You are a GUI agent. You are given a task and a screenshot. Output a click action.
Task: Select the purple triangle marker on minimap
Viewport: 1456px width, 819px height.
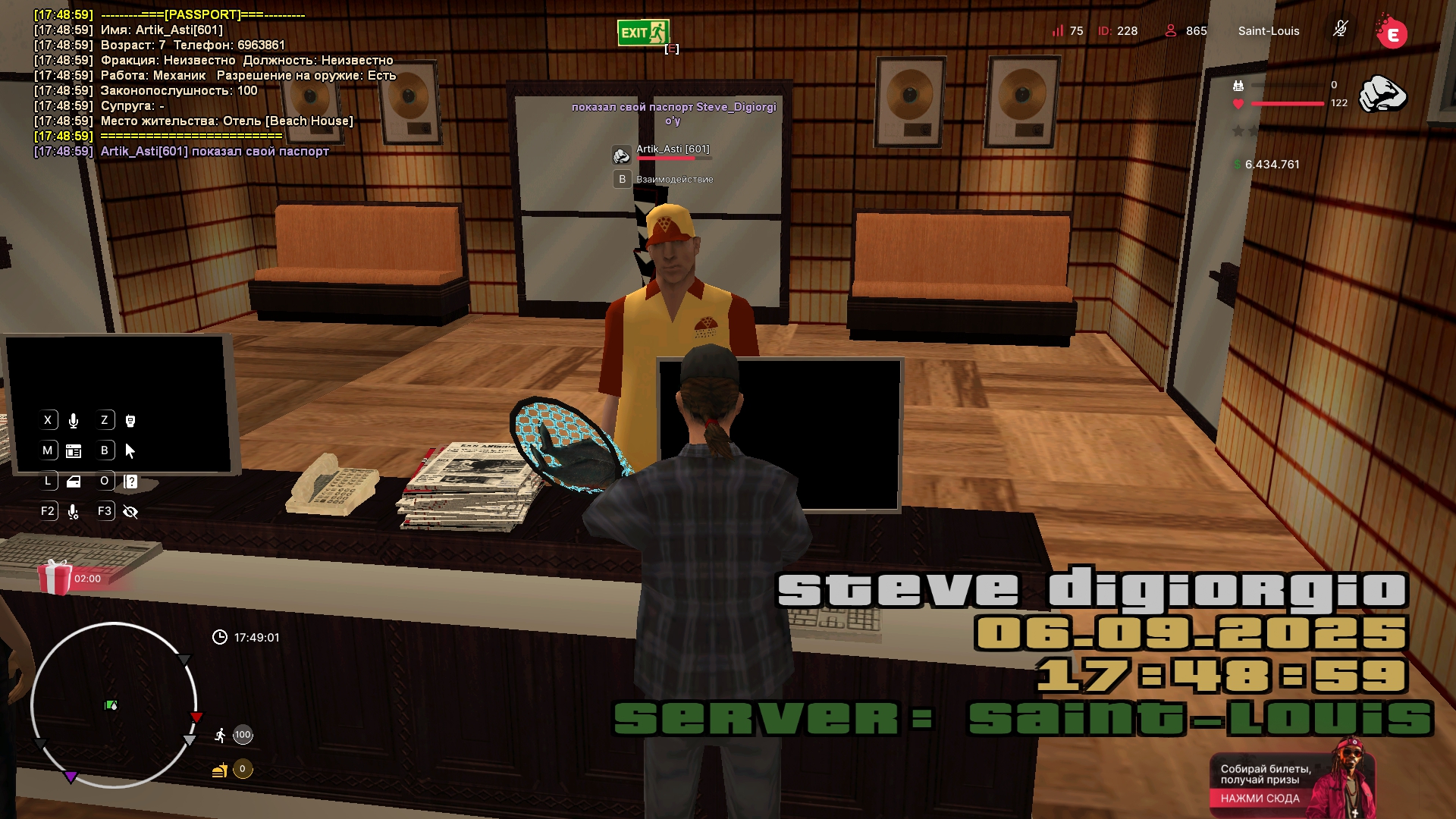(x=71, y=777)
